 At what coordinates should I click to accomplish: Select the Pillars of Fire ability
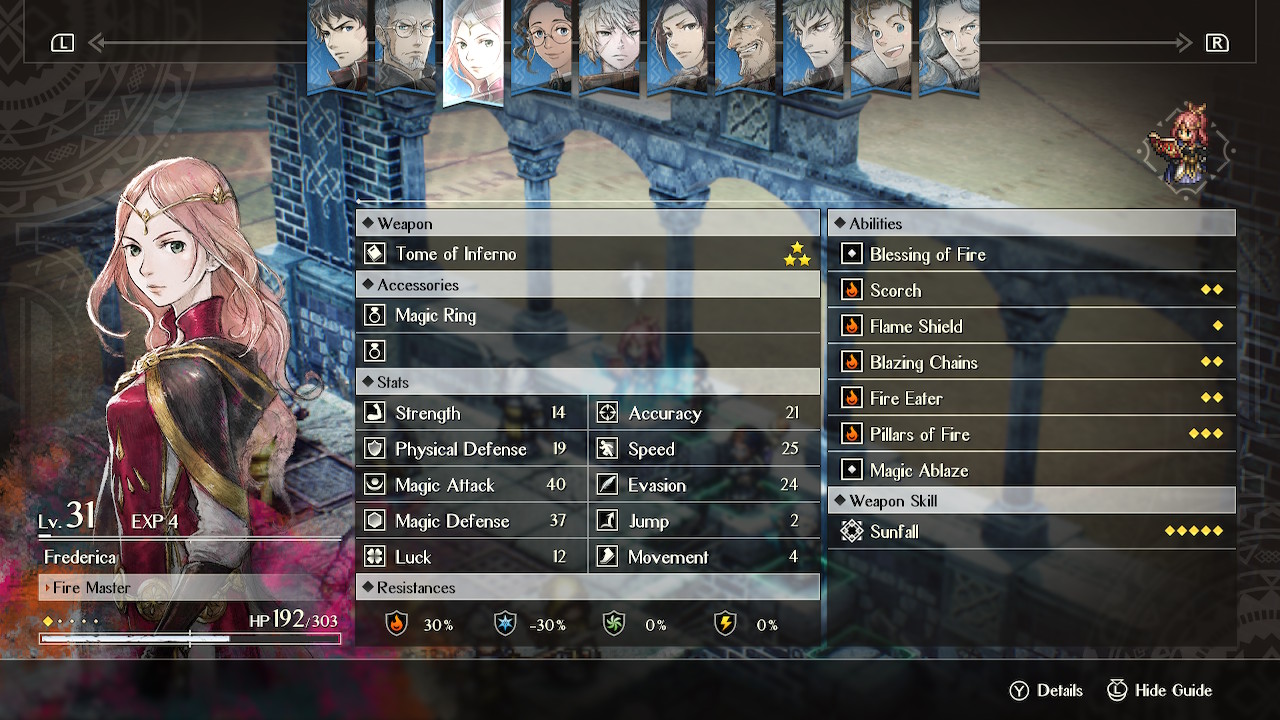[1031, 435]
